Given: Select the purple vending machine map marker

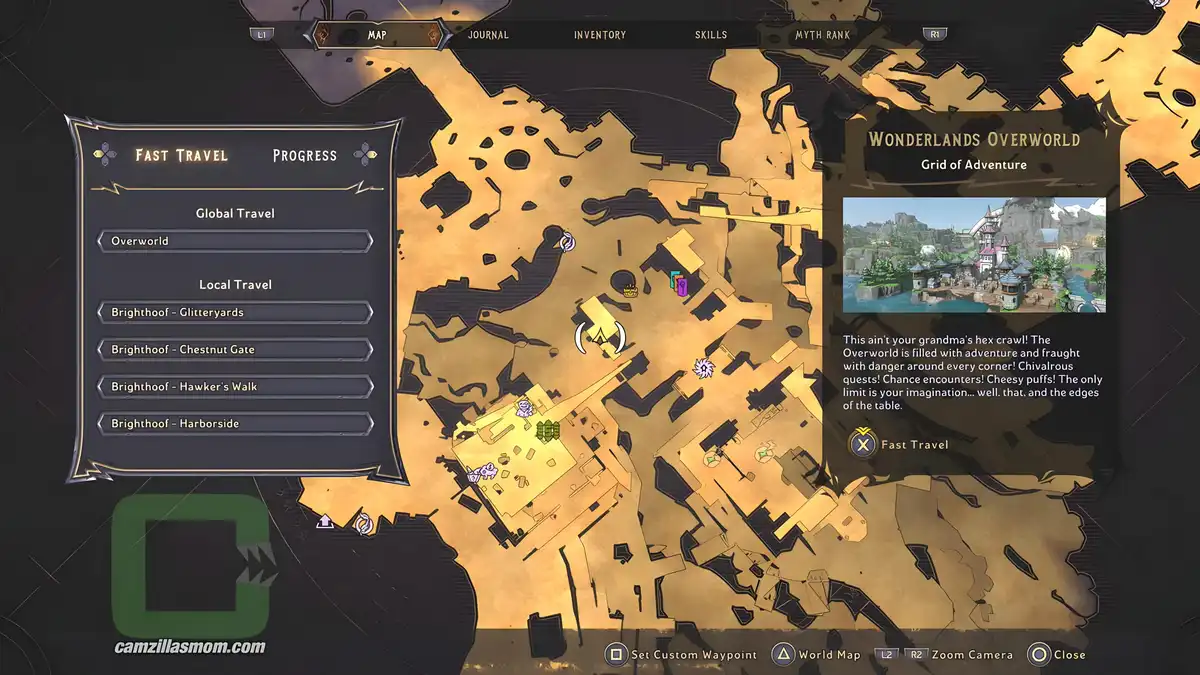Looking at the screenshot, I should [x=681, y=286].
